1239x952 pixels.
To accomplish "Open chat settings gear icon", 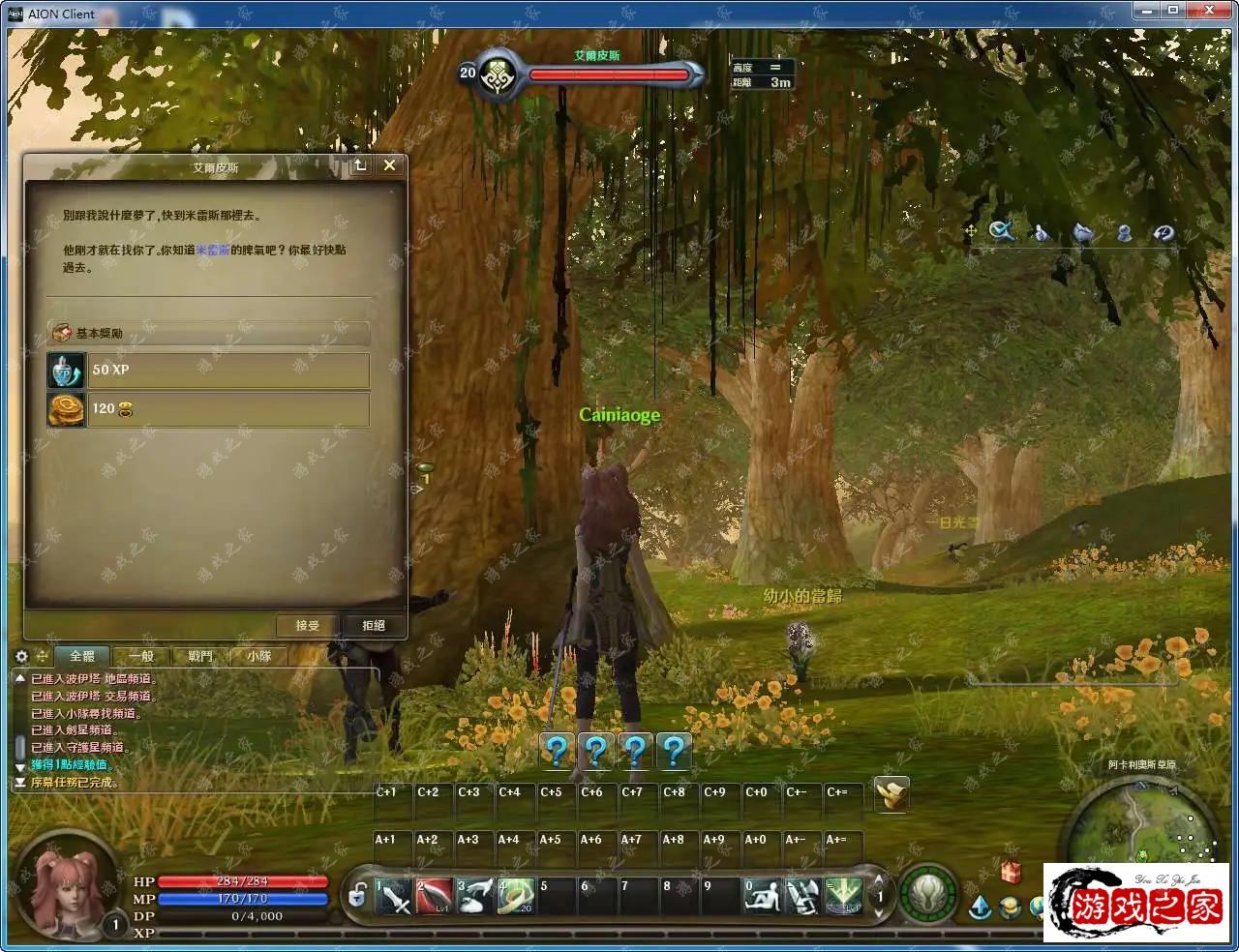I will click(x=21, y=656).
